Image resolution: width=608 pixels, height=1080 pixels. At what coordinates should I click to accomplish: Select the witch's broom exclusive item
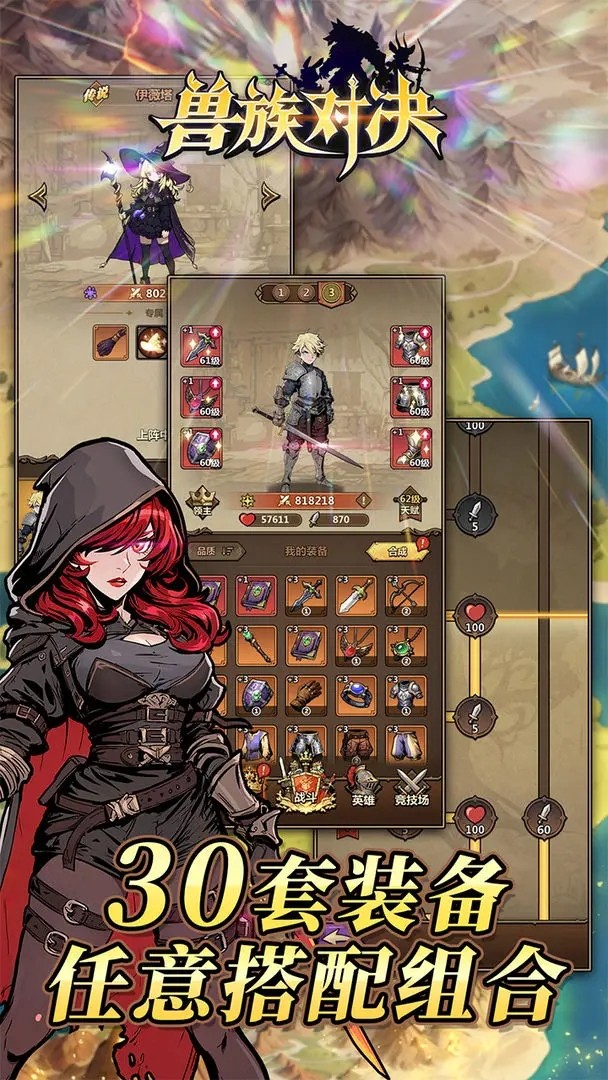[112, 342]
